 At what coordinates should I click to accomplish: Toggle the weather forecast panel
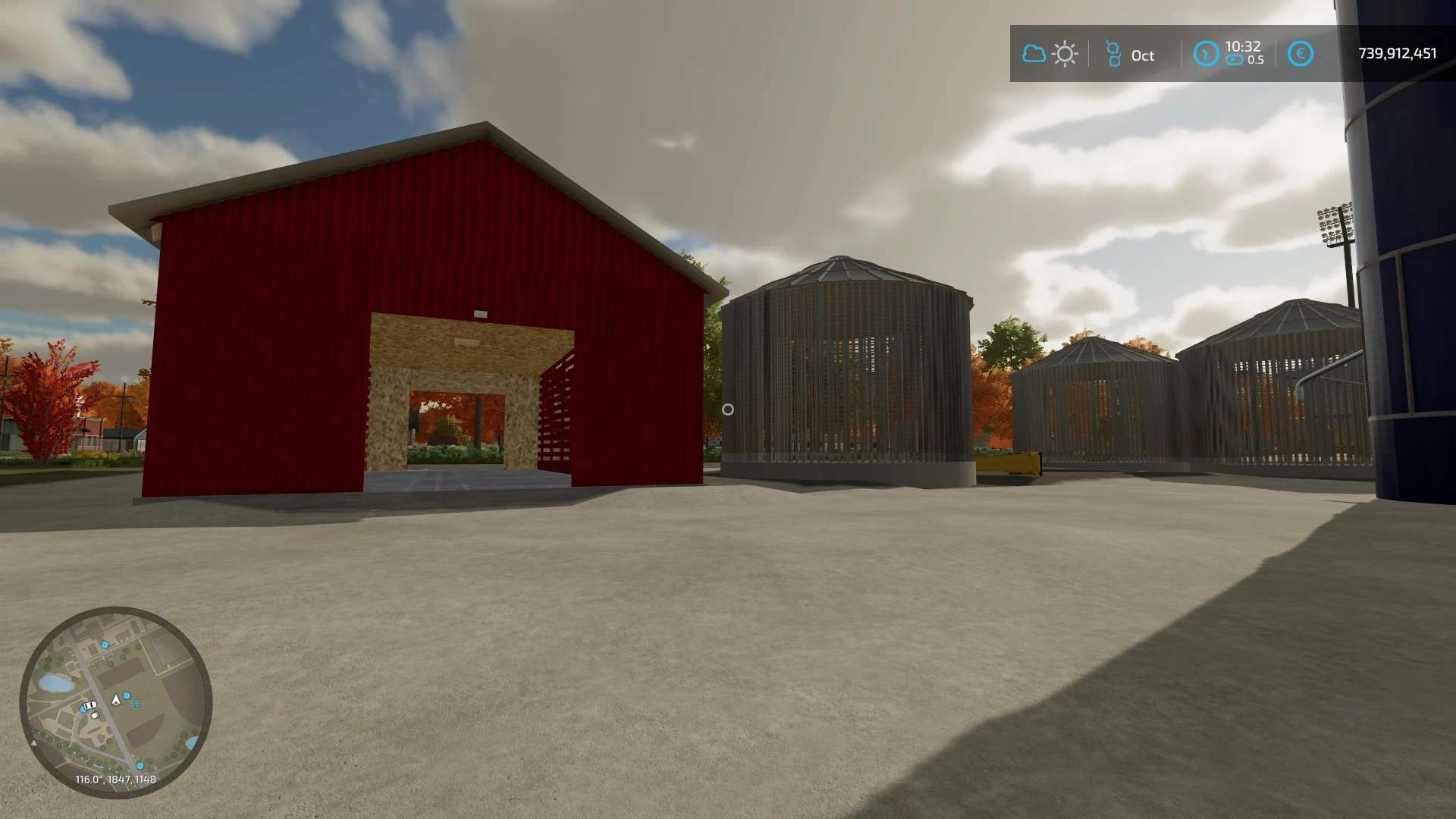[1050, 53]
